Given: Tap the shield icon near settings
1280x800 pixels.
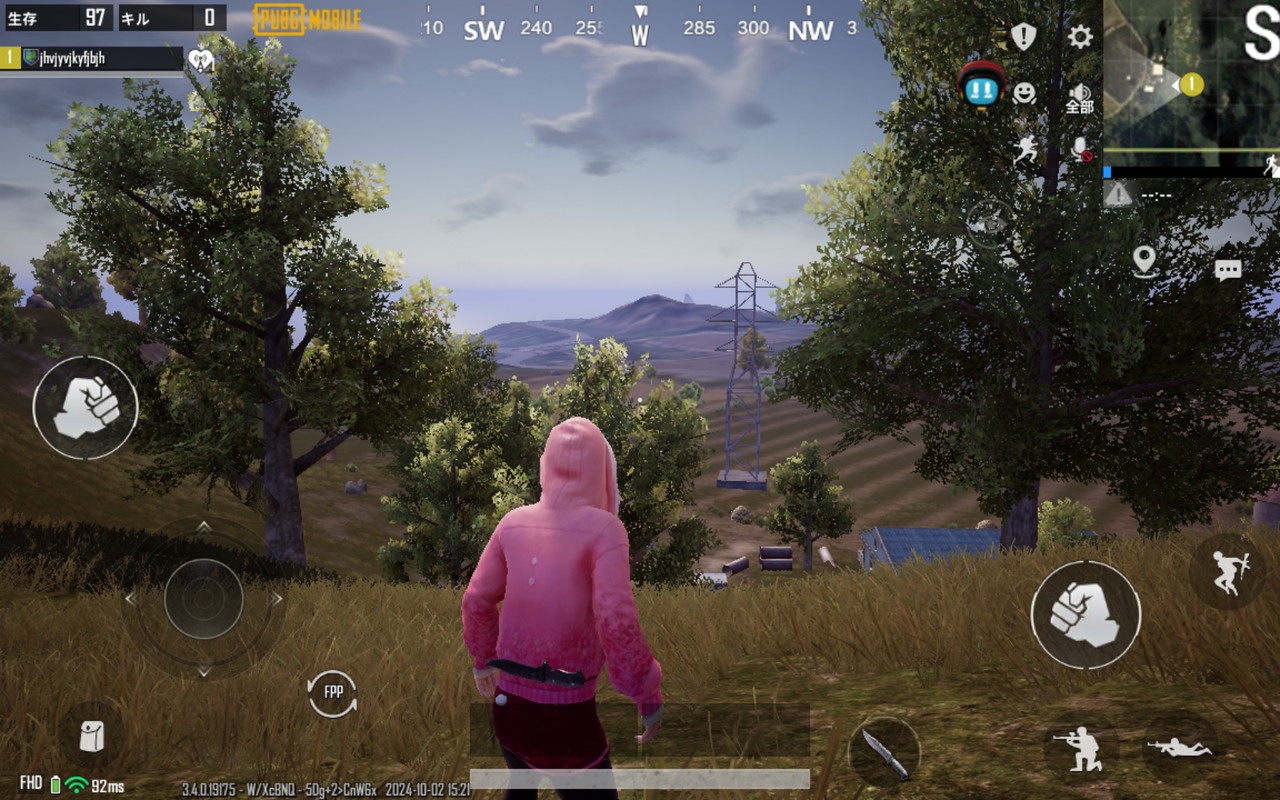Looking at the screenshot, I should pyautogui.click(x=1023, y=37).
